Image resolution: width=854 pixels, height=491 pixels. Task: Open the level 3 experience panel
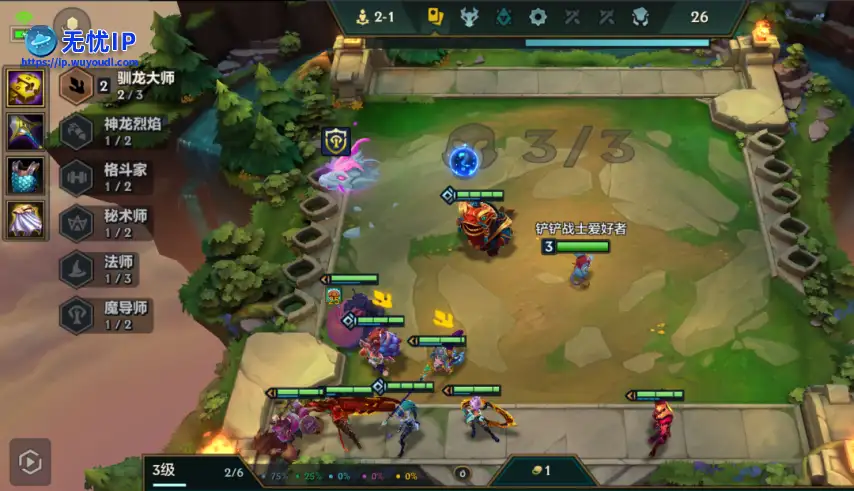[197, 470]
